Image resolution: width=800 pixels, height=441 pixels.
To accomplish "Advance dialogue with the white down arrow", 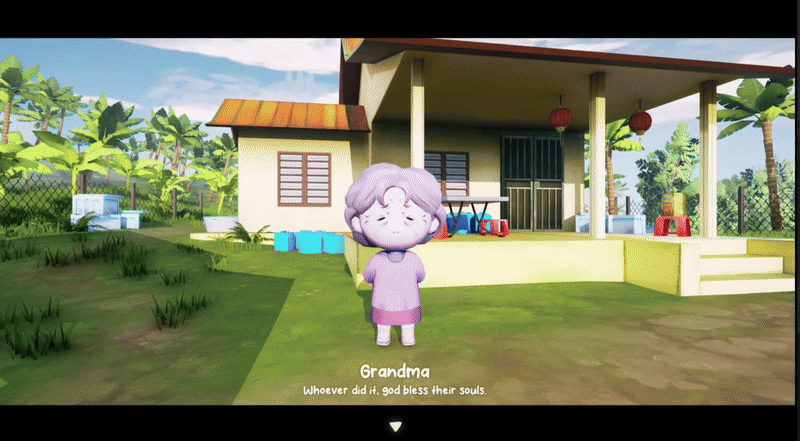I will click(x=396, y=426).
